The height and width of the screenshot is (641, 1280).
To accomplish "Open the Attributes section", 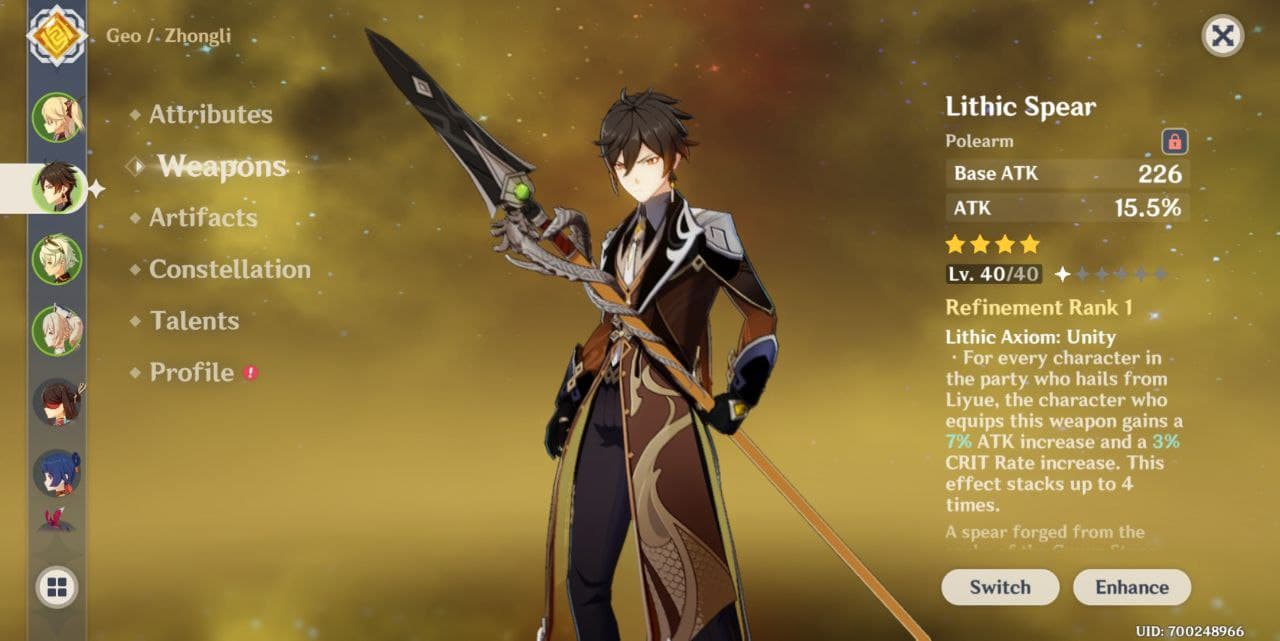I will [x=210, y=115].
